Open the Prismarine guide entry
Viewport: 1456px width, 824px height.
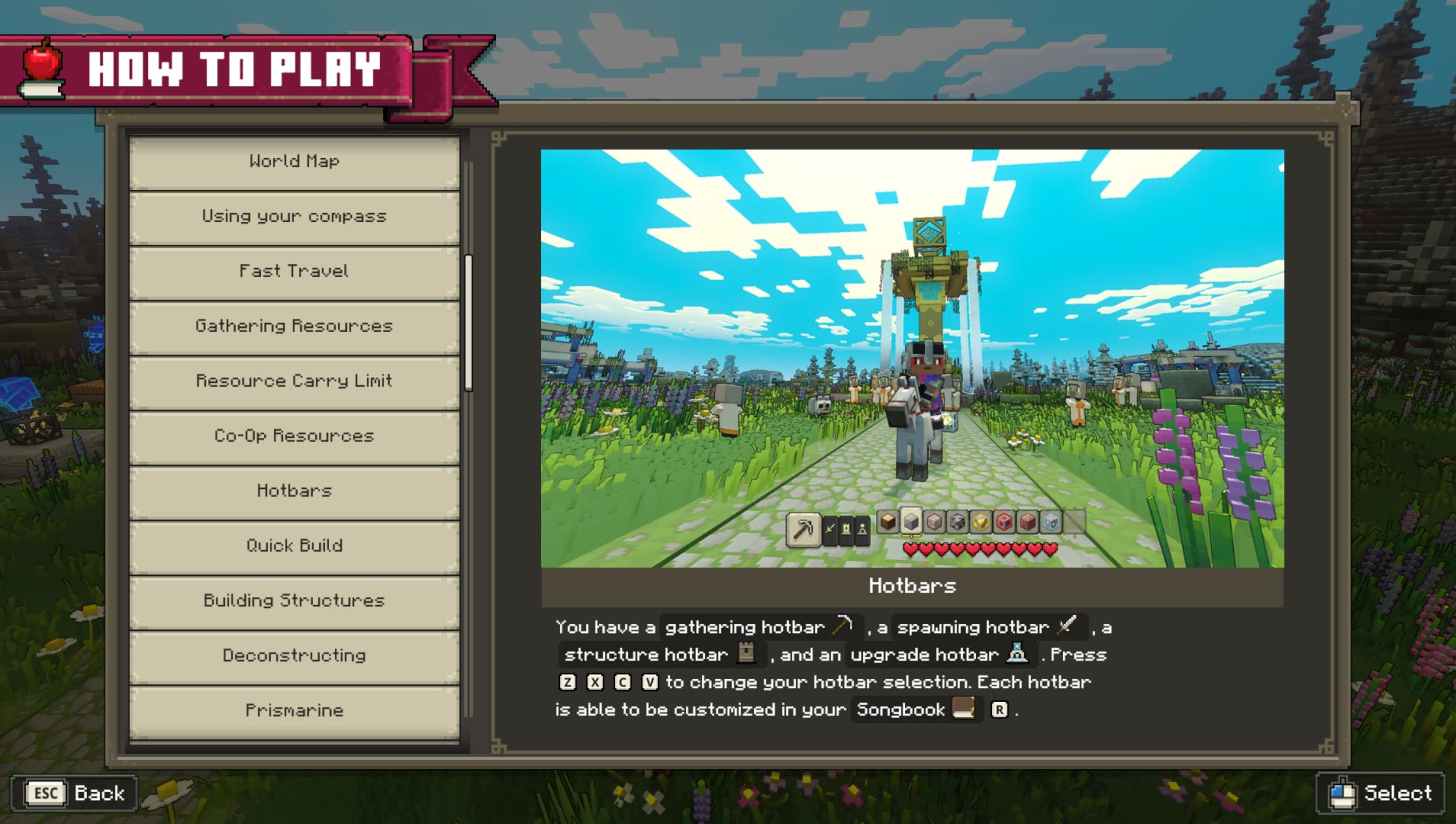click(x=294, y=710)
